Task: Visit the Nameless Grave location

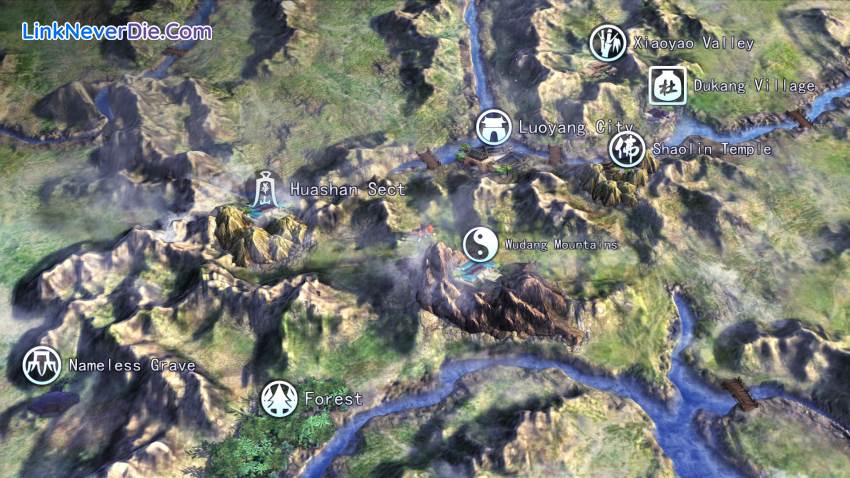Action: [x=42, y=365]
